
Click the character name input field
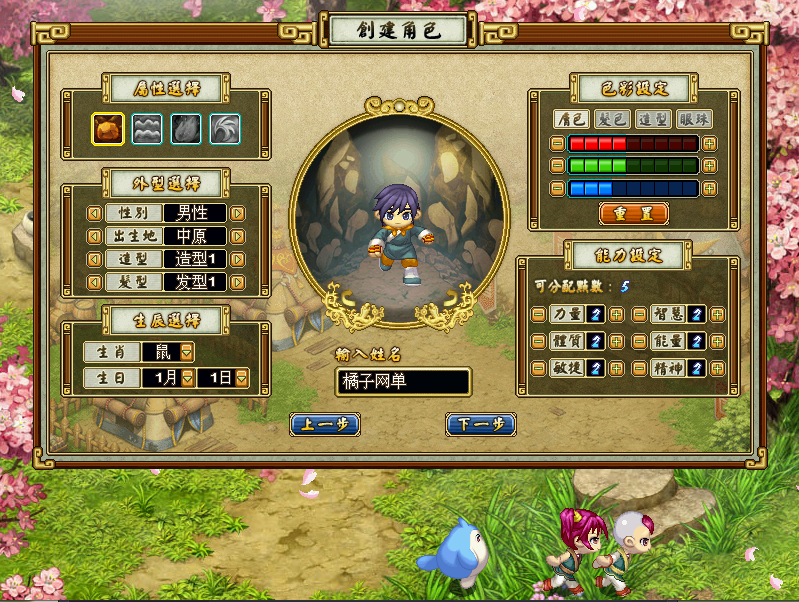403,381
